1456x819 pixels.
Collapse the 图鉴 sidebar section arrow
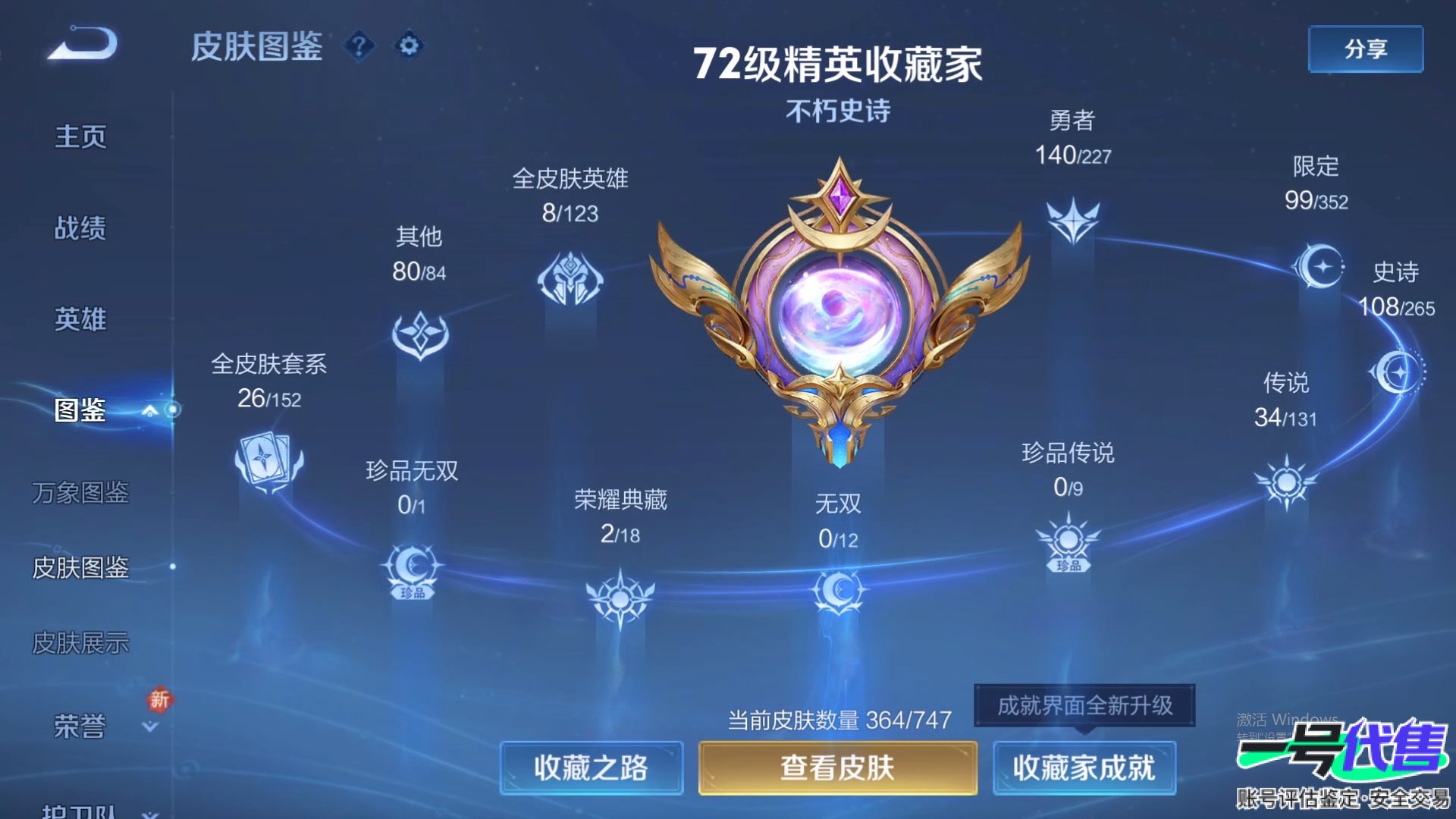coord(149,409)
